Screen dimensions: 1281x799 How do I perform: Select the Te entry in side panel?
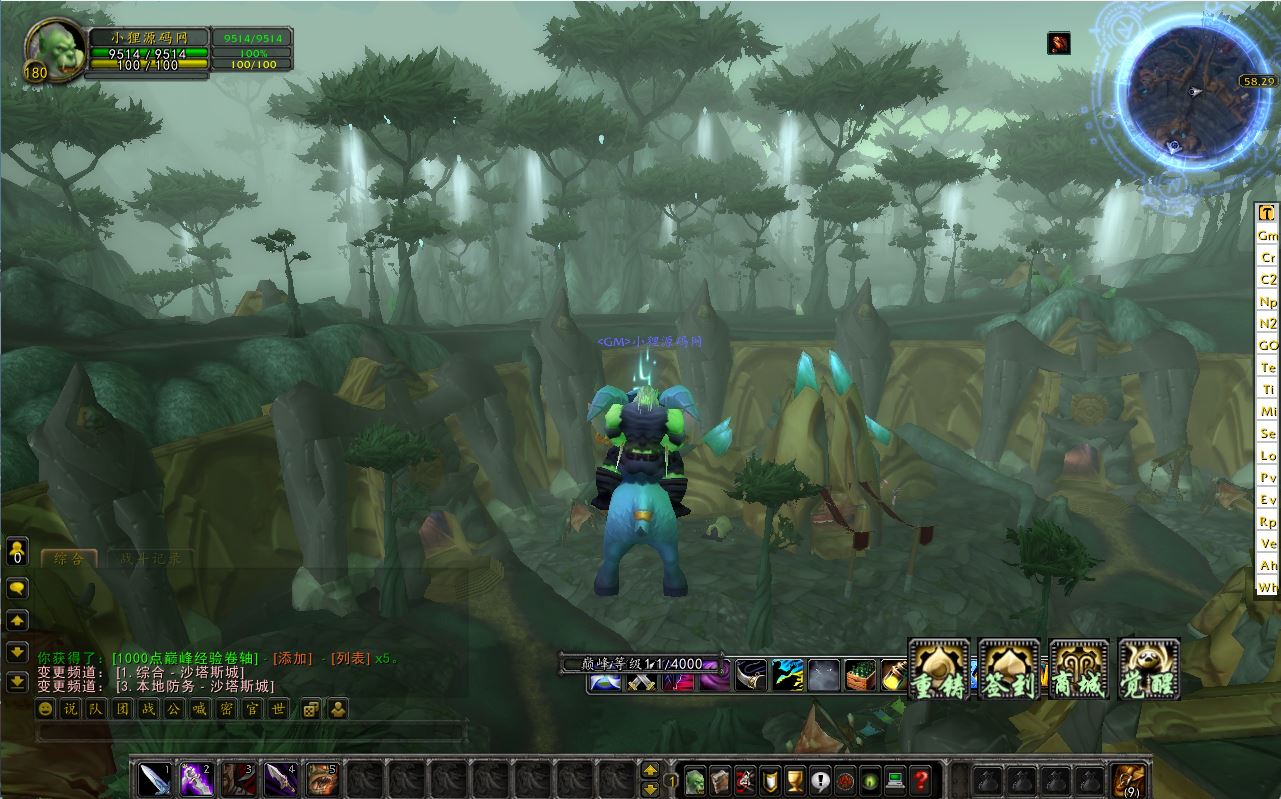[x=1267, y=368]
